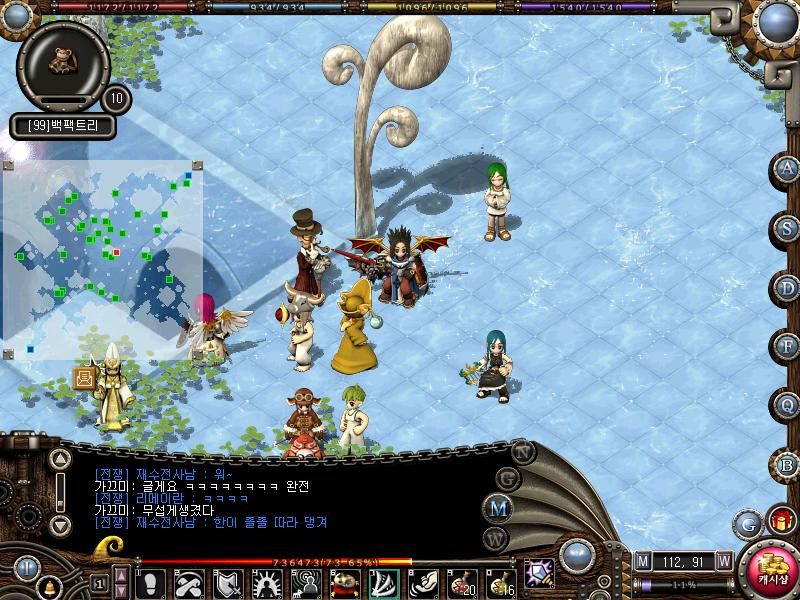
Task: Click the round F button on the right
Action: tap(787, 346)
